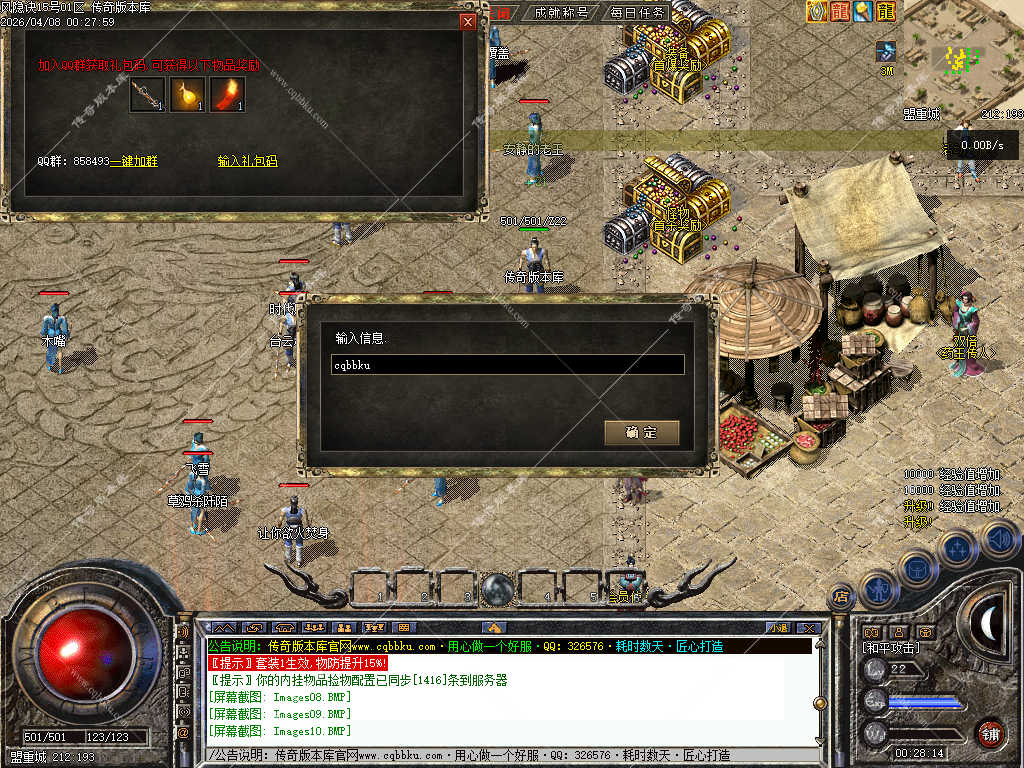Click the 一键加群 join group link

point(134,161)
